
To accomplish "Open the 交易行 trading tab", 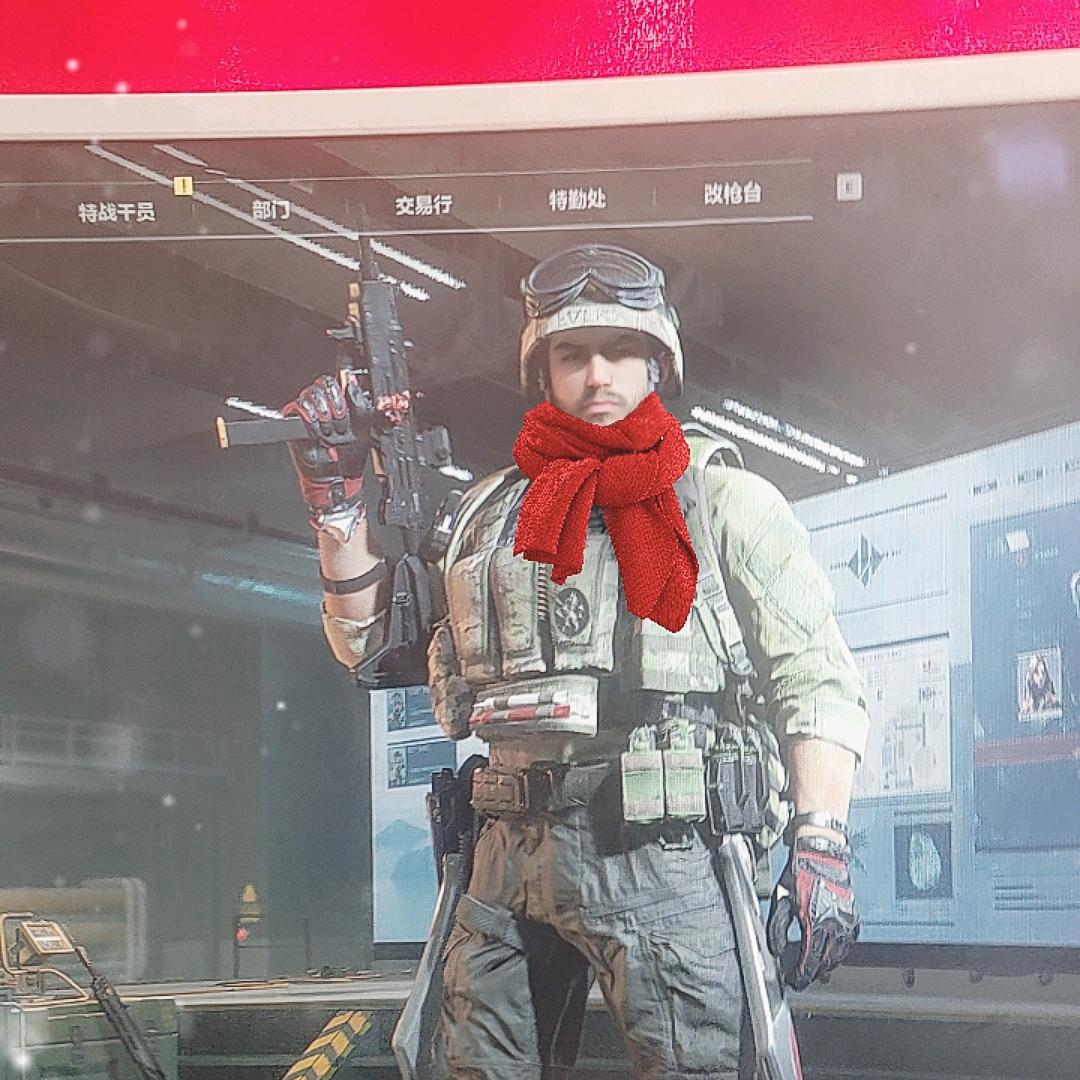I will 423,205.
